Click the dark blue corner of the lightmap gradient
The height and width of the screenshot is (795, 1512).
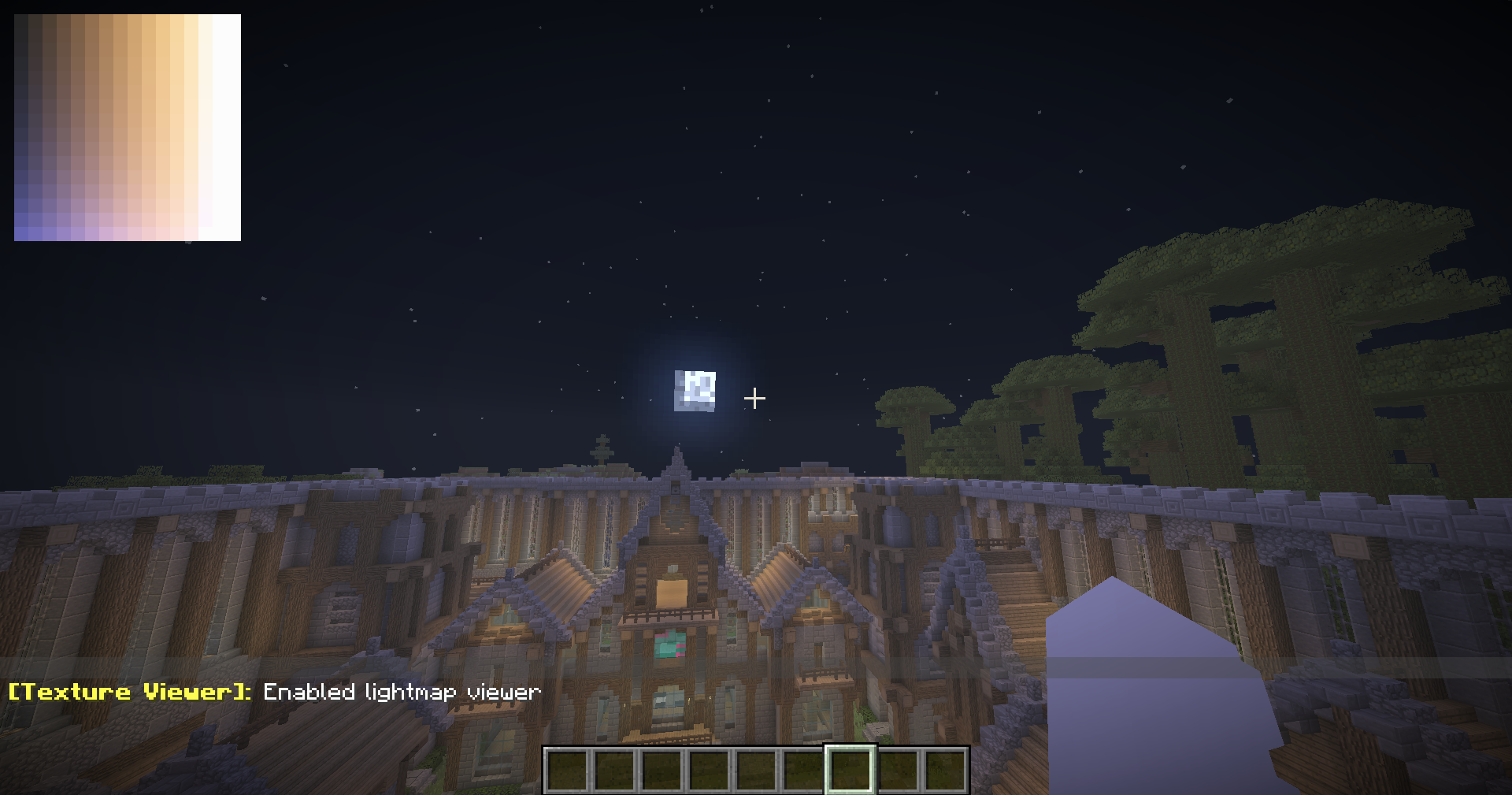pyautogui.click(x=20, y=232)
